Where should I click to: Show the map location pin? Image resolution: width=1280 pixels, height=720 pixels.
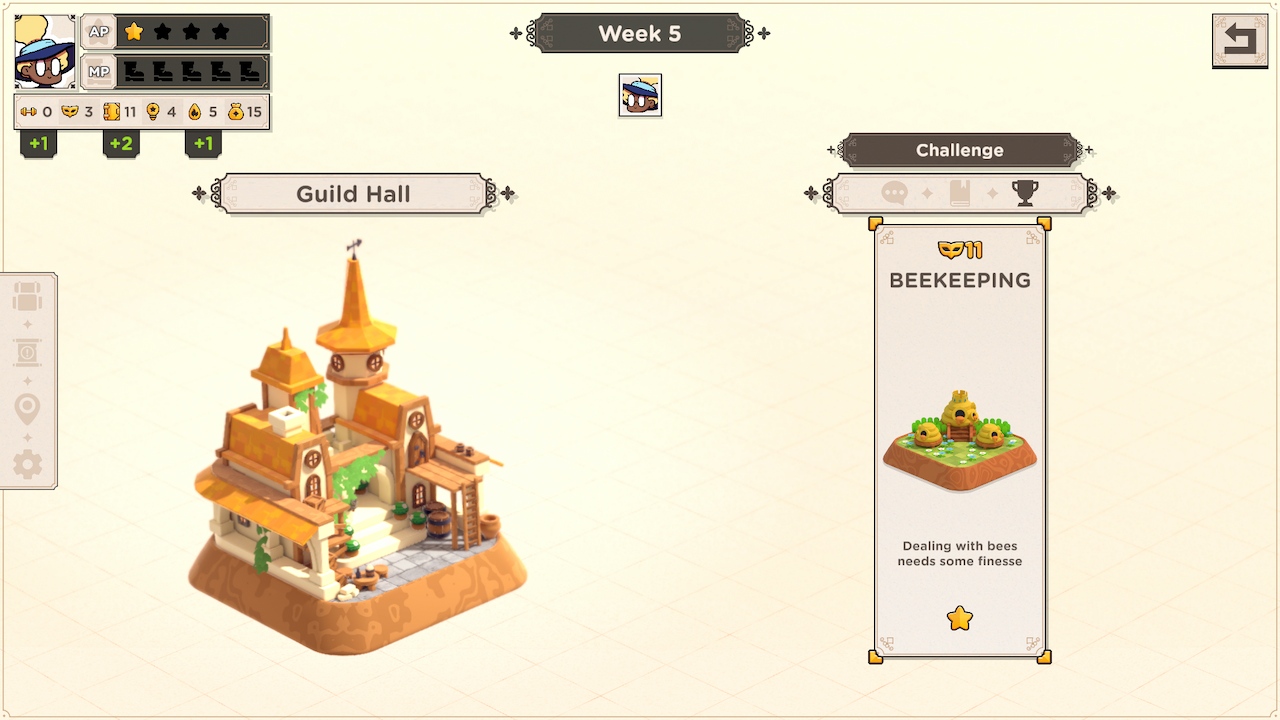pos(27,409)
